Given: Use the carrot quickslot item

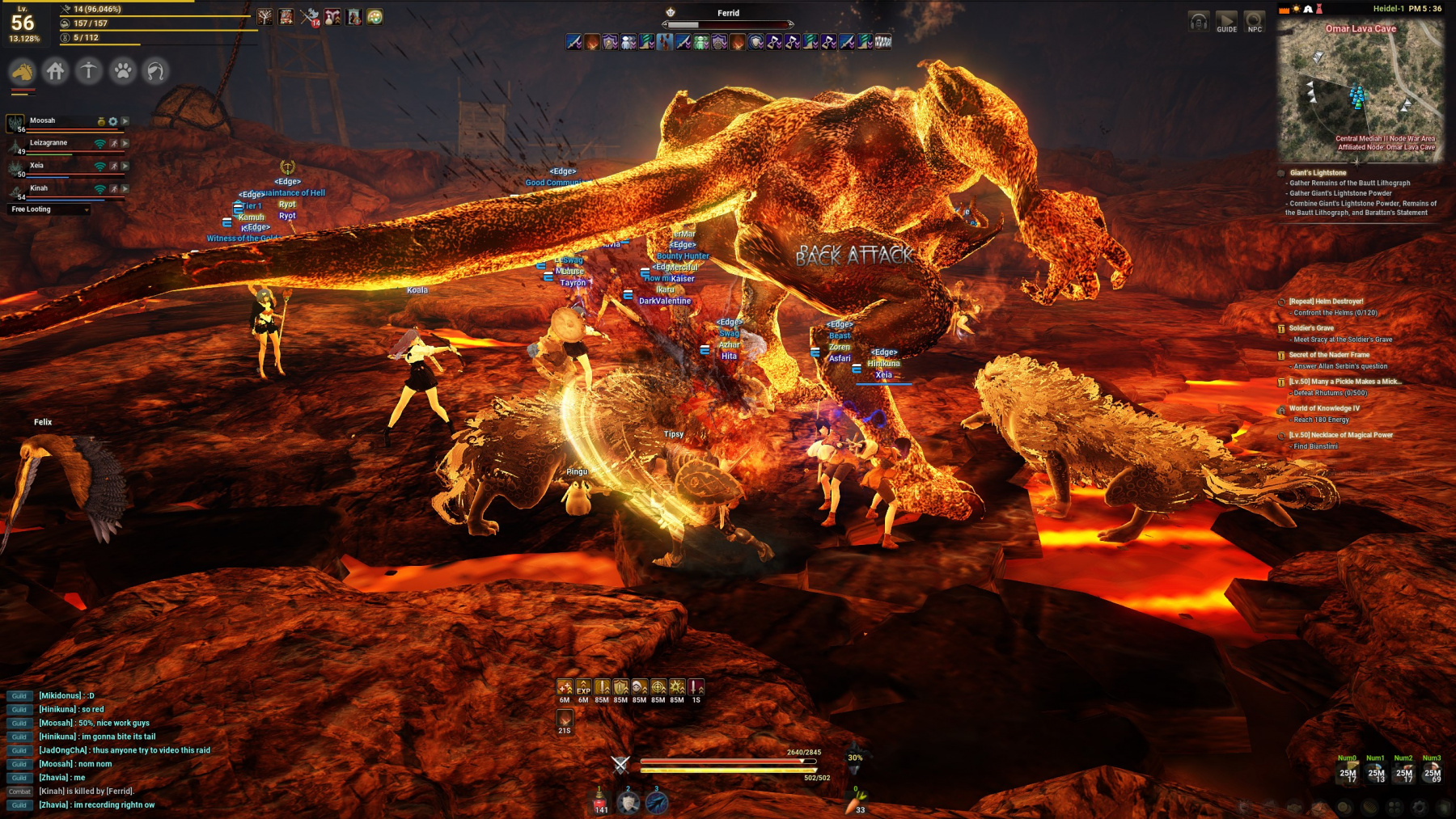Looking at the screenshot, I should click(858, 802).
